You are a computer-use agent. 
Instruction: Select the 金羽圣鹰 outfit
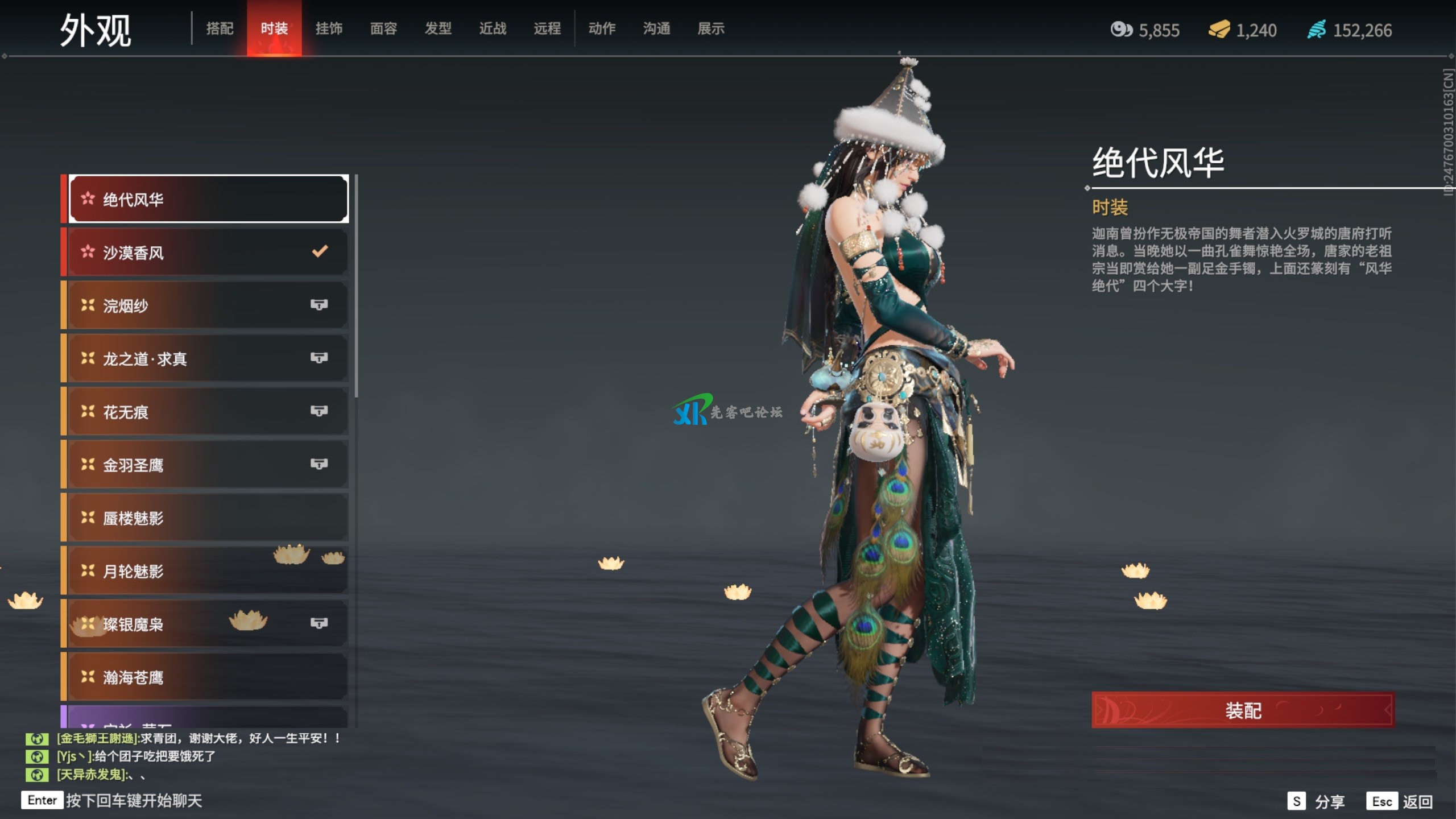click(x=208, y=465)
